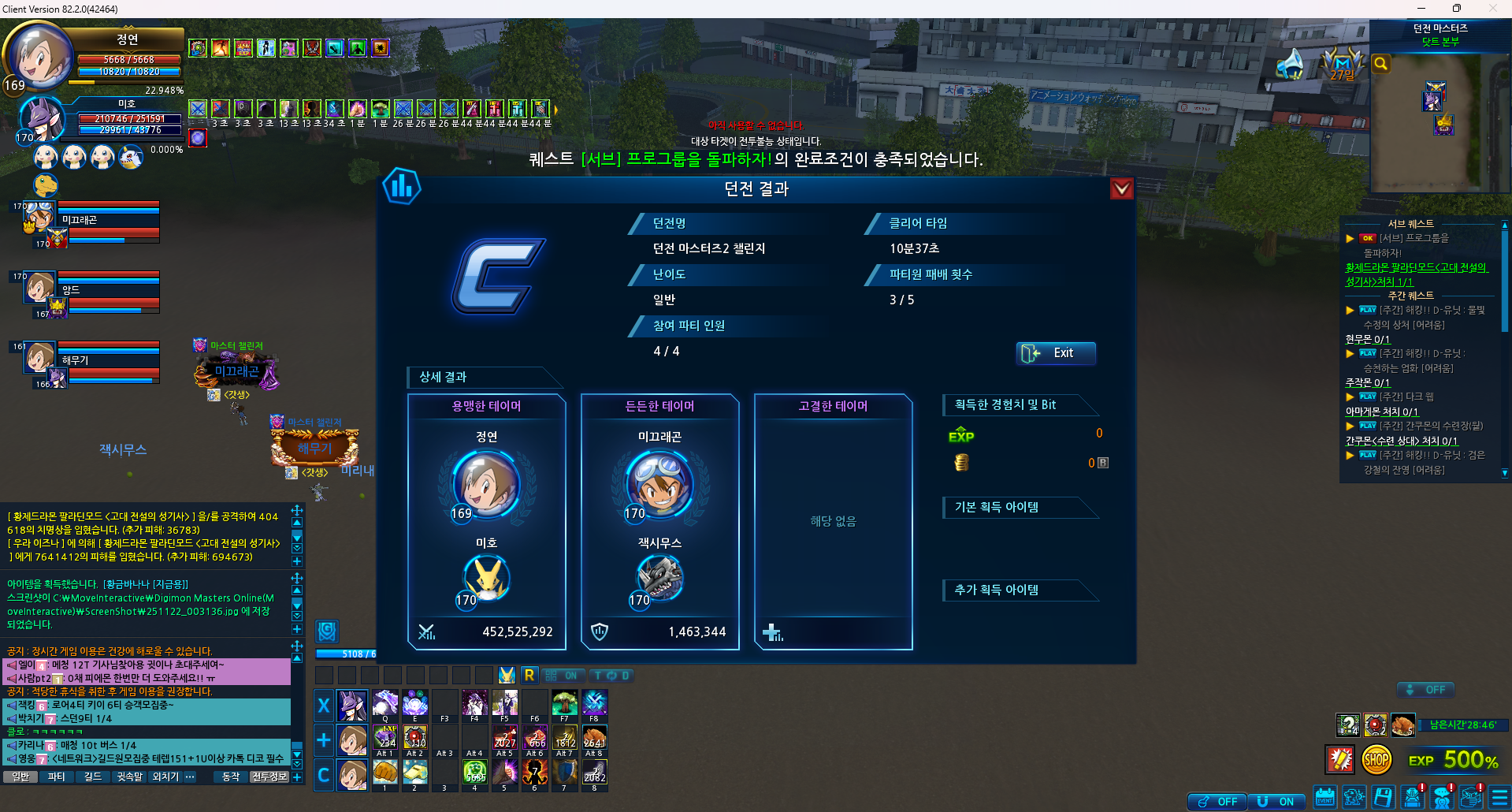
Task: Open the hamburger main menu
Action: (1500, 798)
